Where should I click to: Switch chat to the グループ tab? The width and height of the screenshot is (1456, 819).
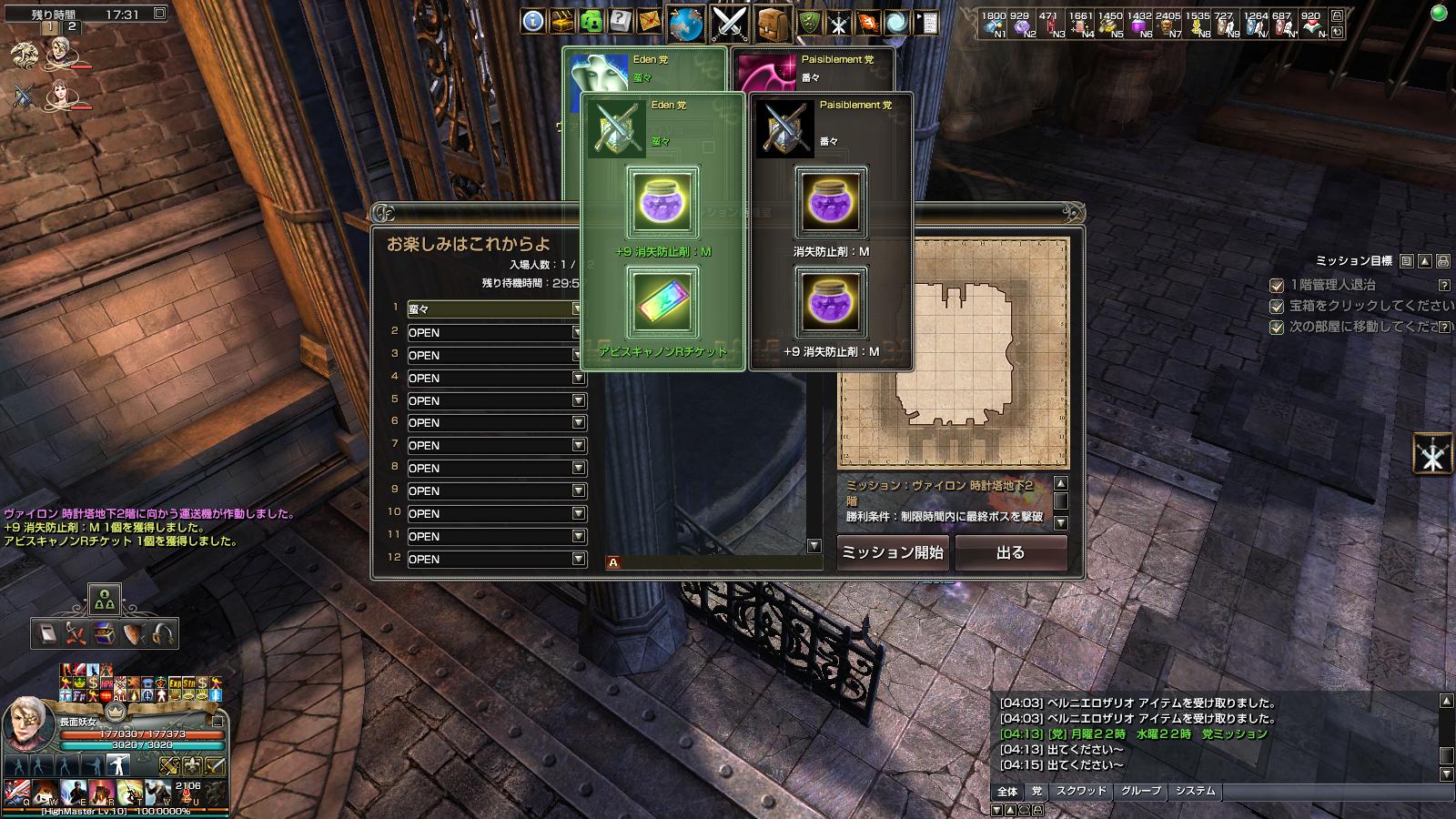click(1141, 791)
